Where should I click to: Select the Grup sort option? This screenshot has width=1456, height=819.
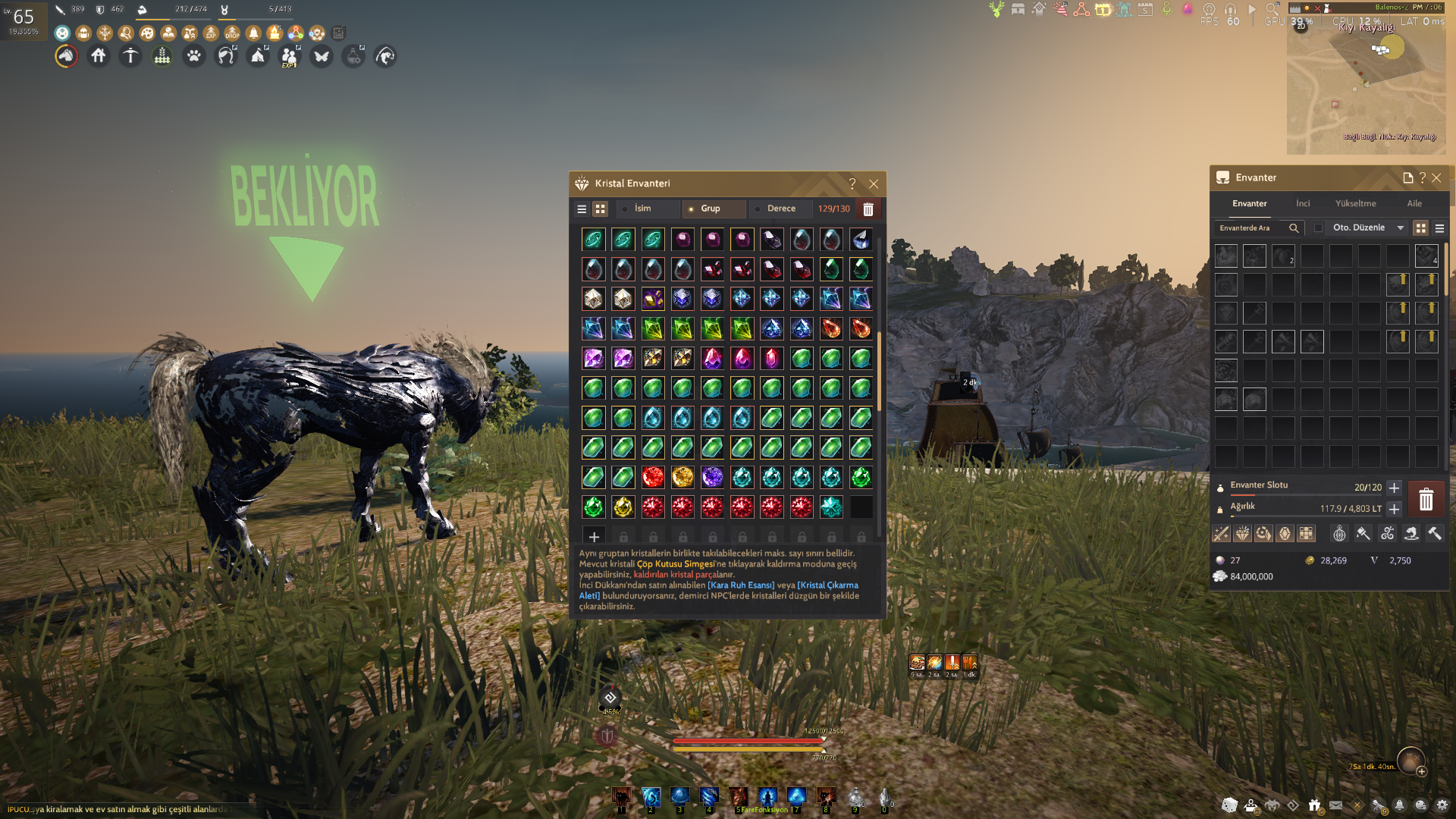point(710,209)
